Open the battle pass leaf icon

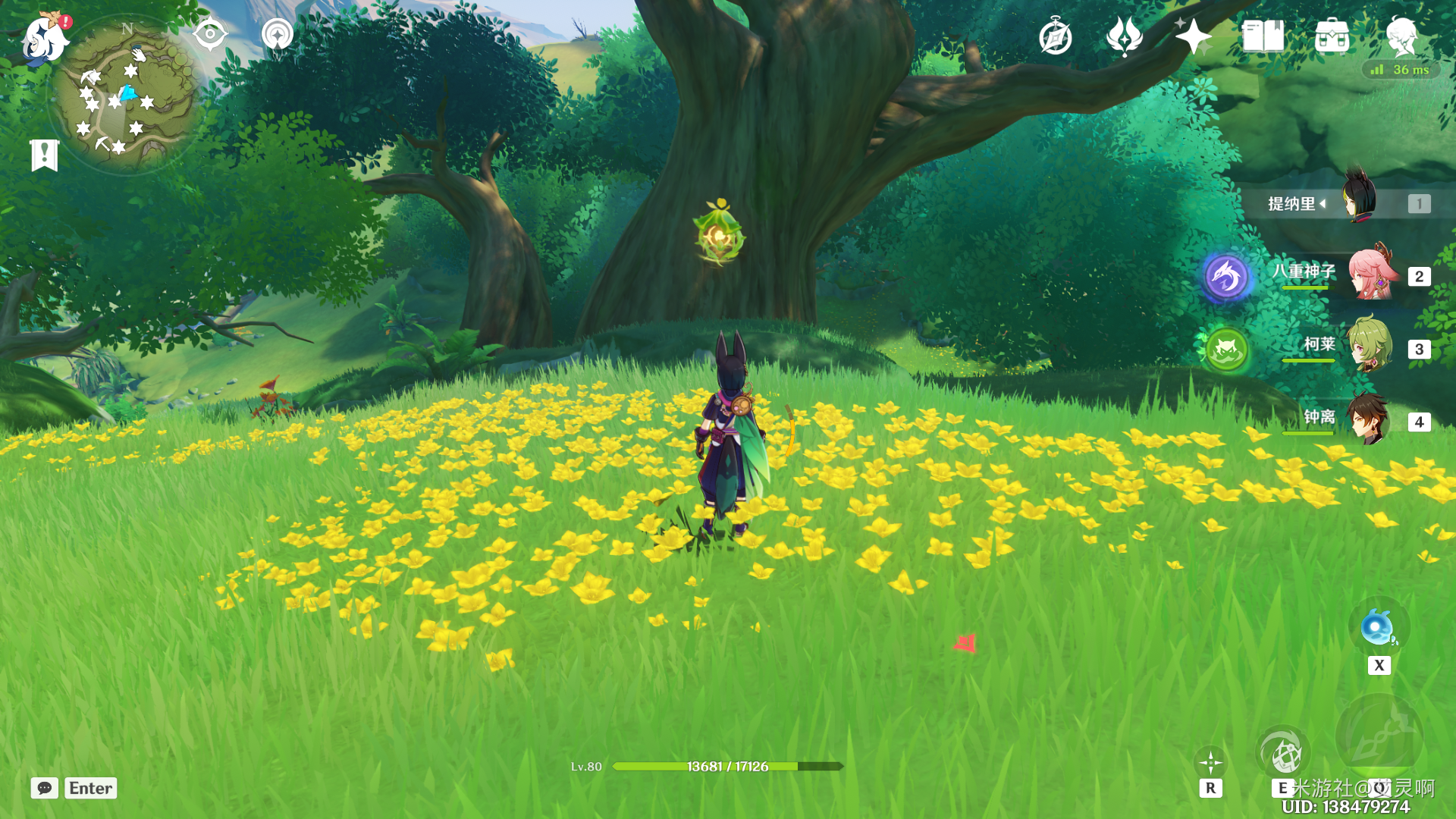1124,36
